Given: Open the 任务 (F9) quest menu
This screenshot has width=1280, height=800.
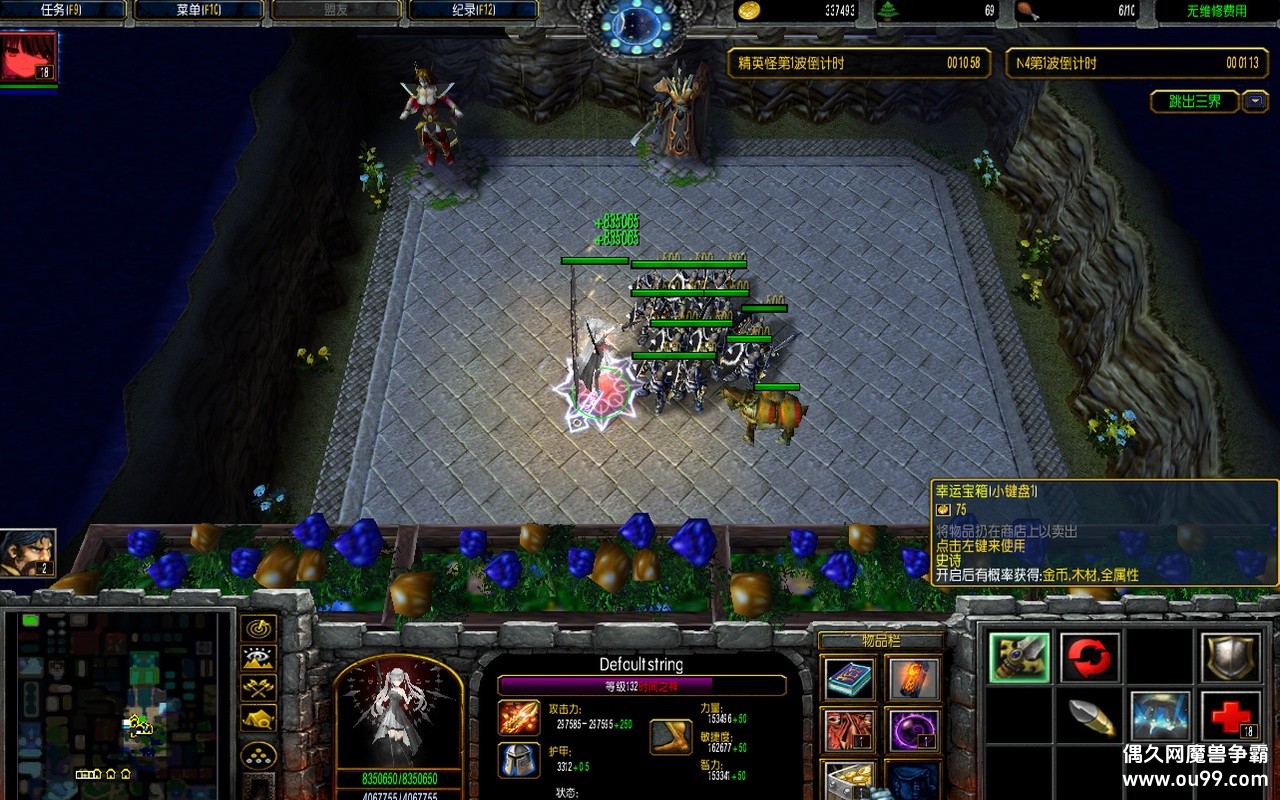Looking at the screenshot, I should point(63,10).
